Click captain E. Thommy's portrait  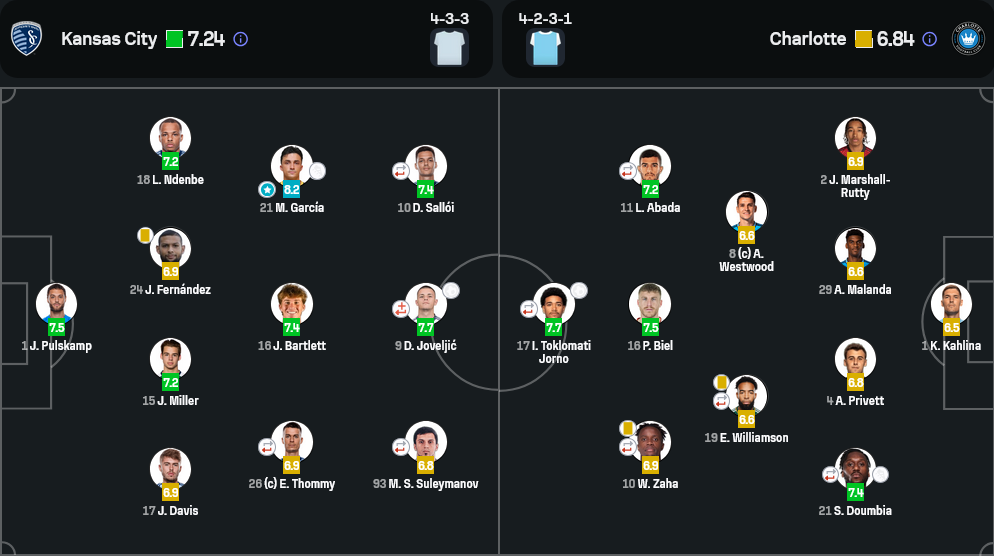click(292, 442)
